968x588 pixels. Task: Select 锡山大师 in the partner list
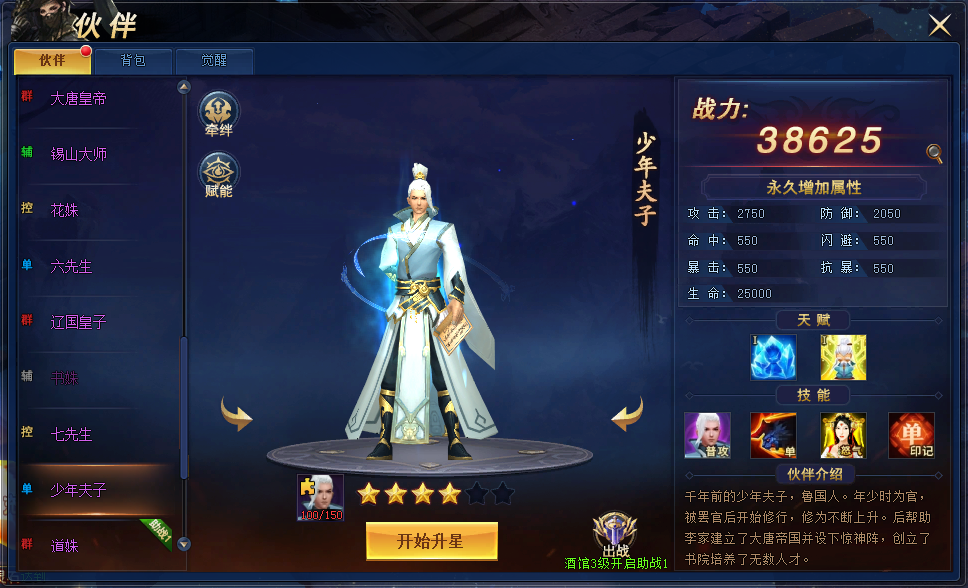[79, 155]
